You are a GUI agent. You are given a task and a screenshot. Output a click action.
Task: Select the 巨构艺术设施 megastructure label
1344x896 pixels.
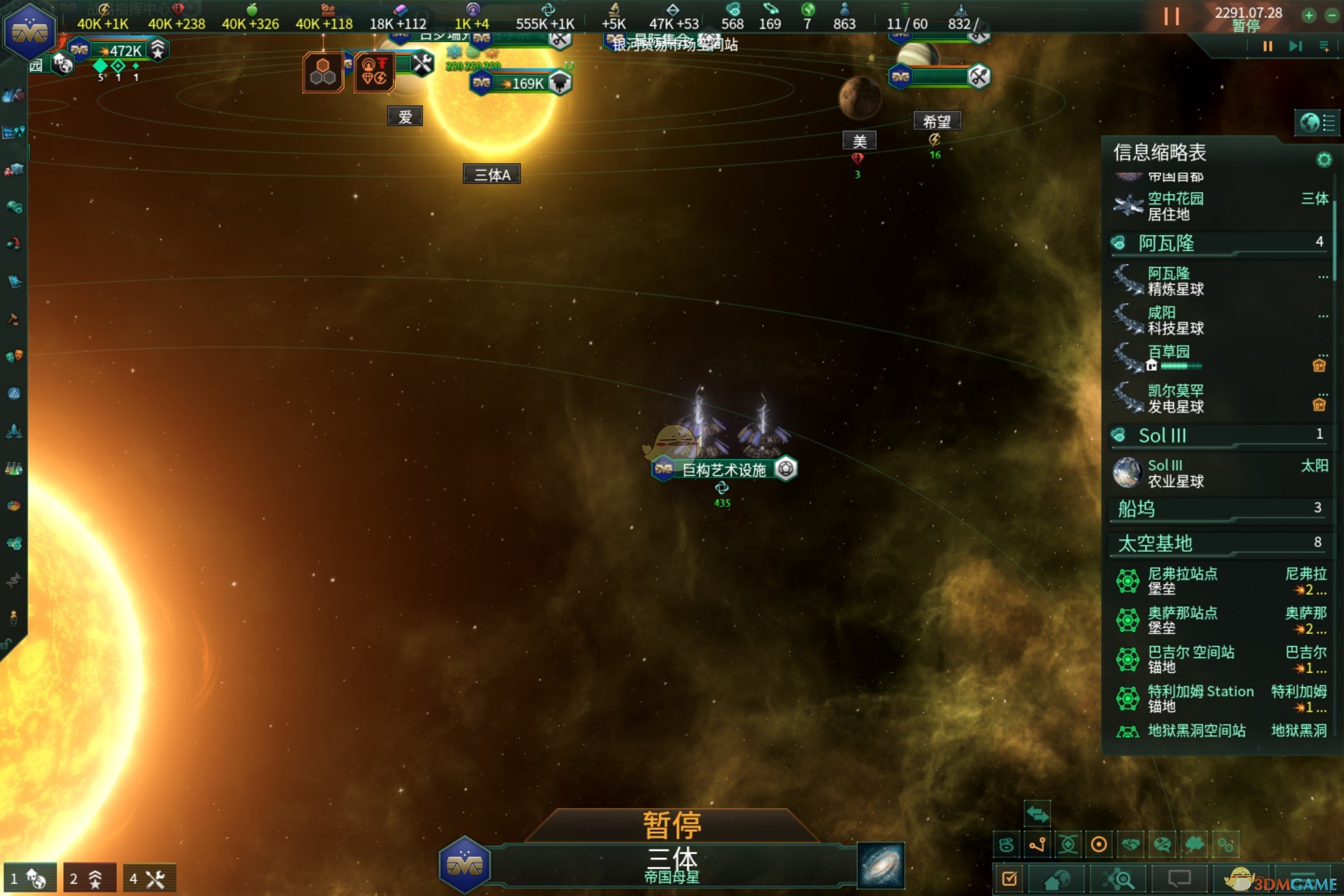click(724, 470)
